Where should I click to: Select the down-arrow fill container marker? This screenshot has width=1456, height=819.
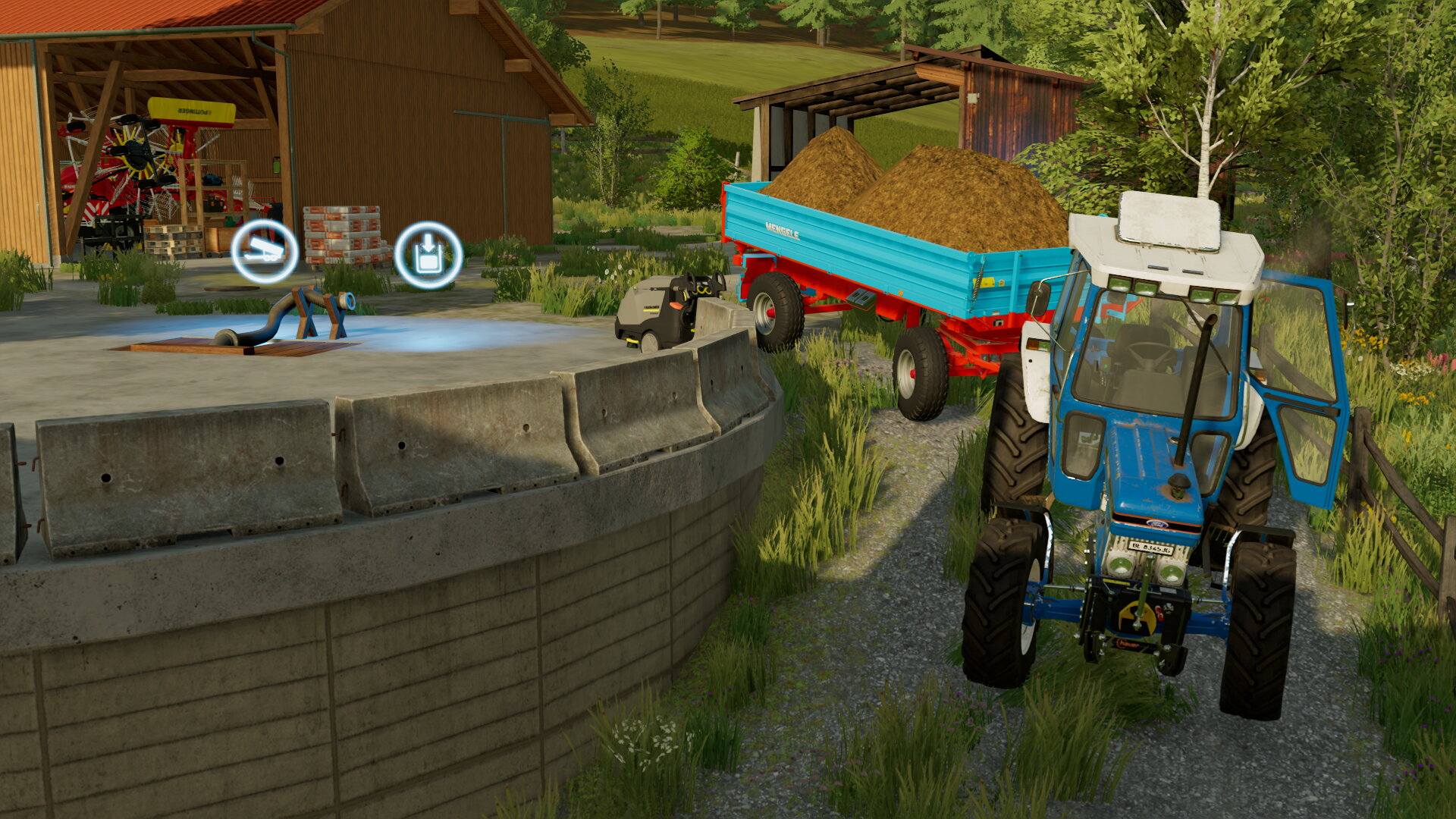coord(428,255)
